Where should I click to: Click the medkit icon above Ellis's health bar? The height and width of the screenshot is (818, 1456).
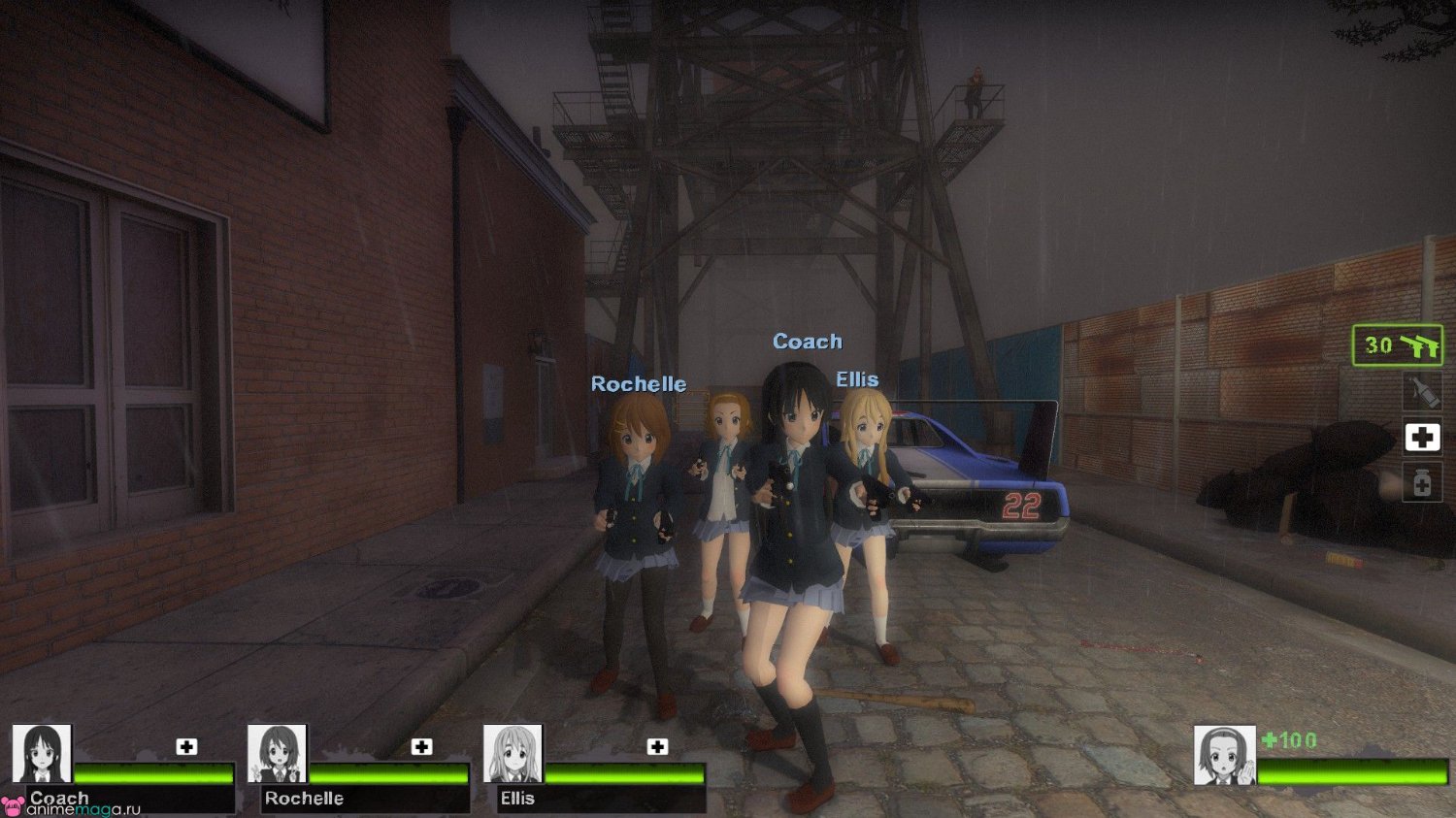tap(657, 746)
